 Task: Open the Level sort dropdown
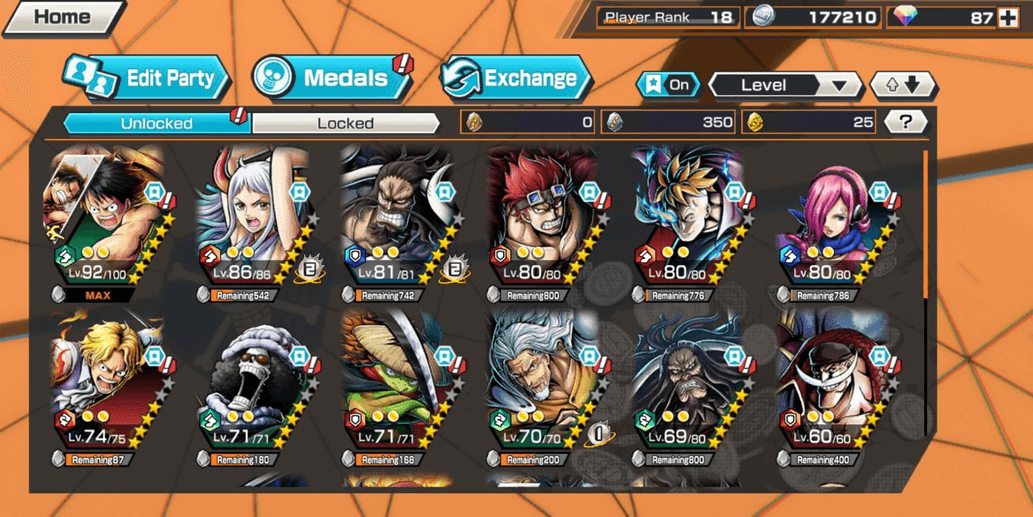(x=785, y=85)
